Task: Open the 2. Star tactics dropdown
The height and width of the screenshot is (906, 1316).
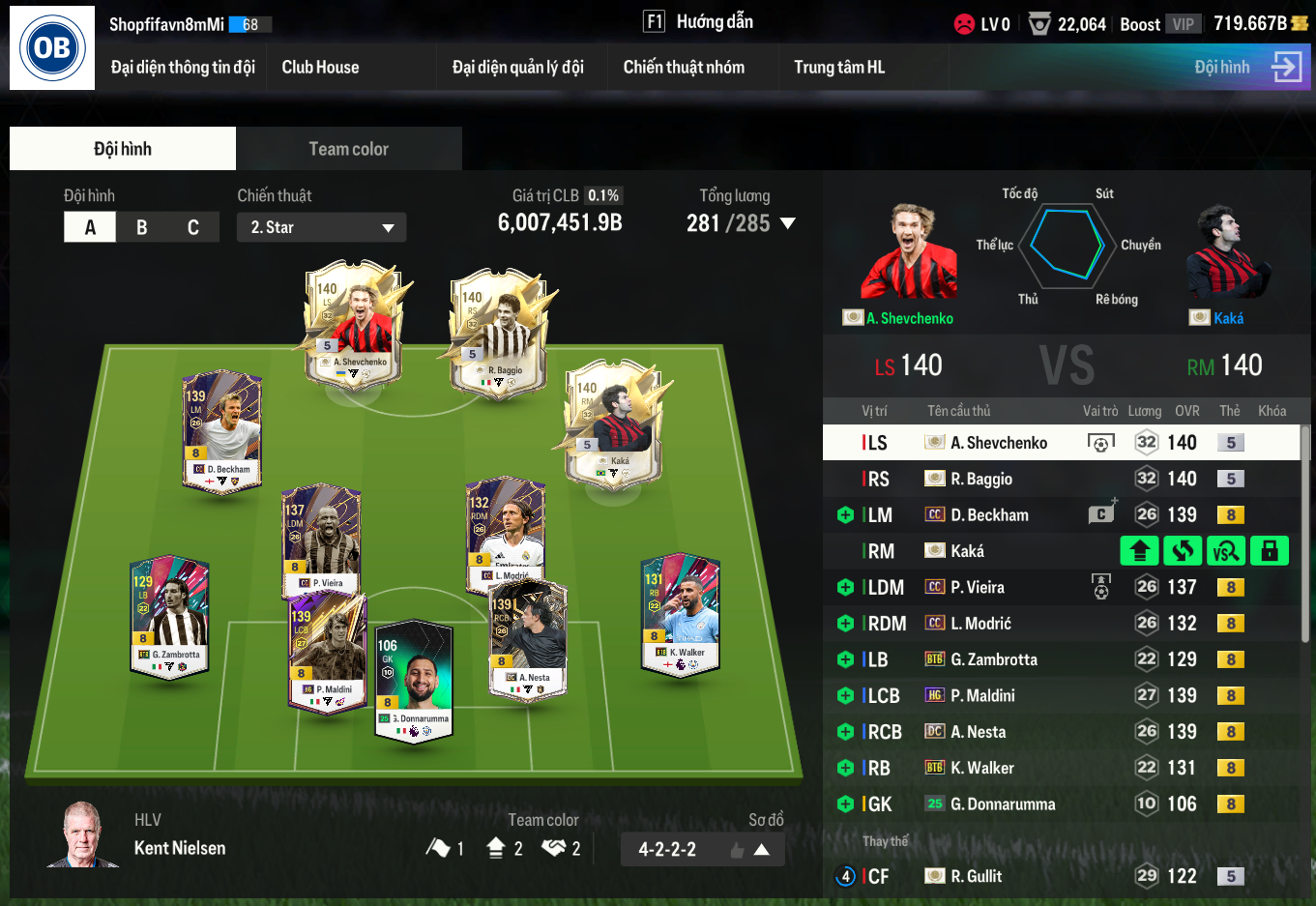Action: (x=321, y=227)
